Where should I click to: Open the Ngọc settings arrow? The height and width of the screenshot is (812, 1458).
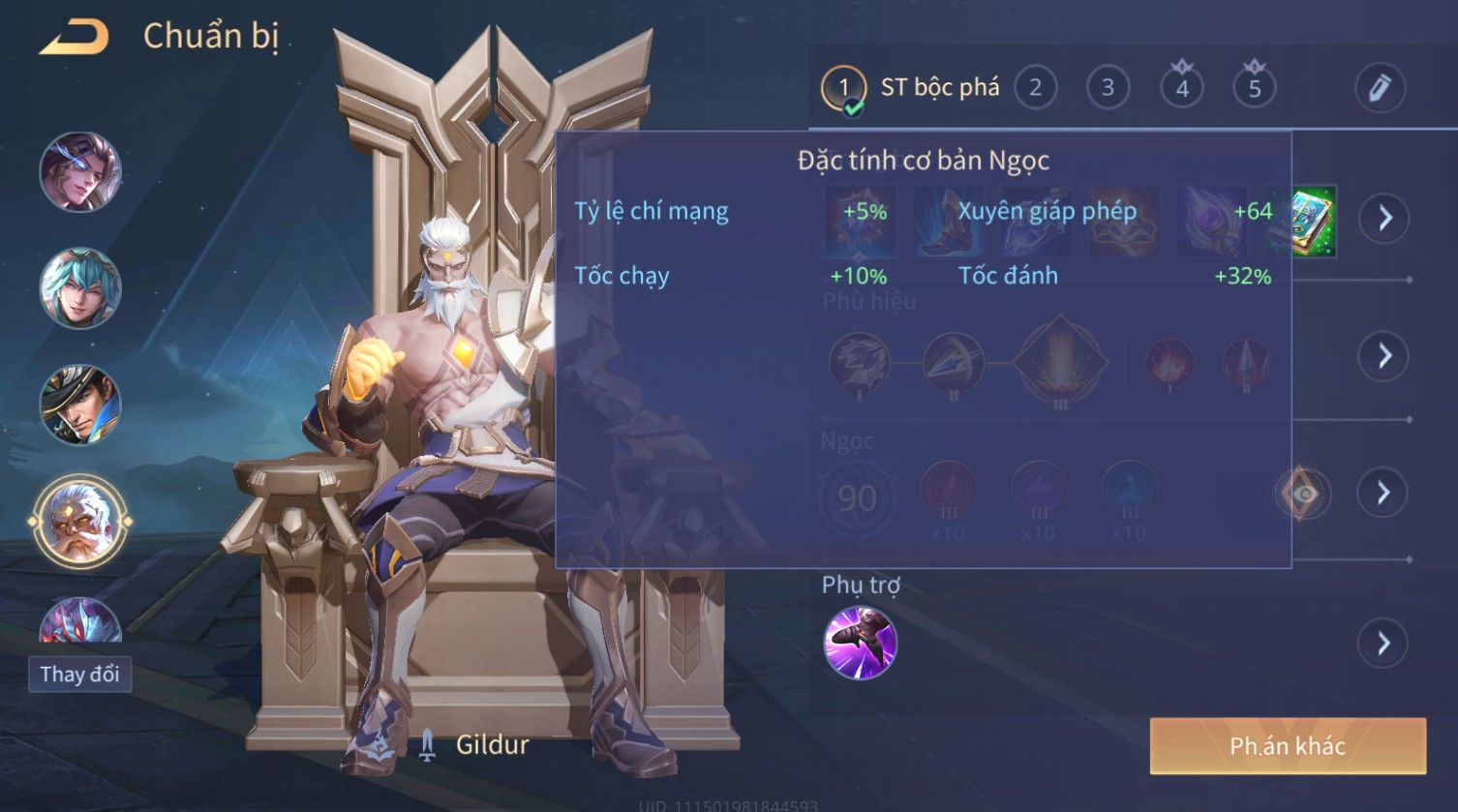[1384, 494]
